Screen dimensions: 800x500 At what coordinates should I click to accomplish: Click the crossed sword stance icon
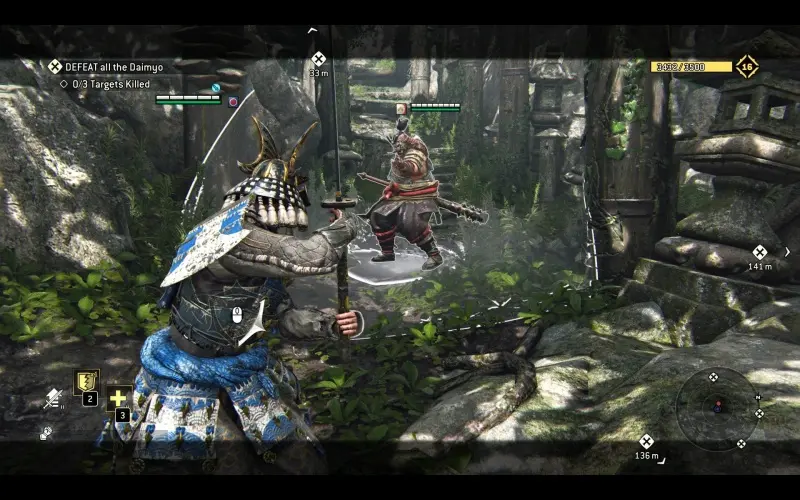(52, 399)
